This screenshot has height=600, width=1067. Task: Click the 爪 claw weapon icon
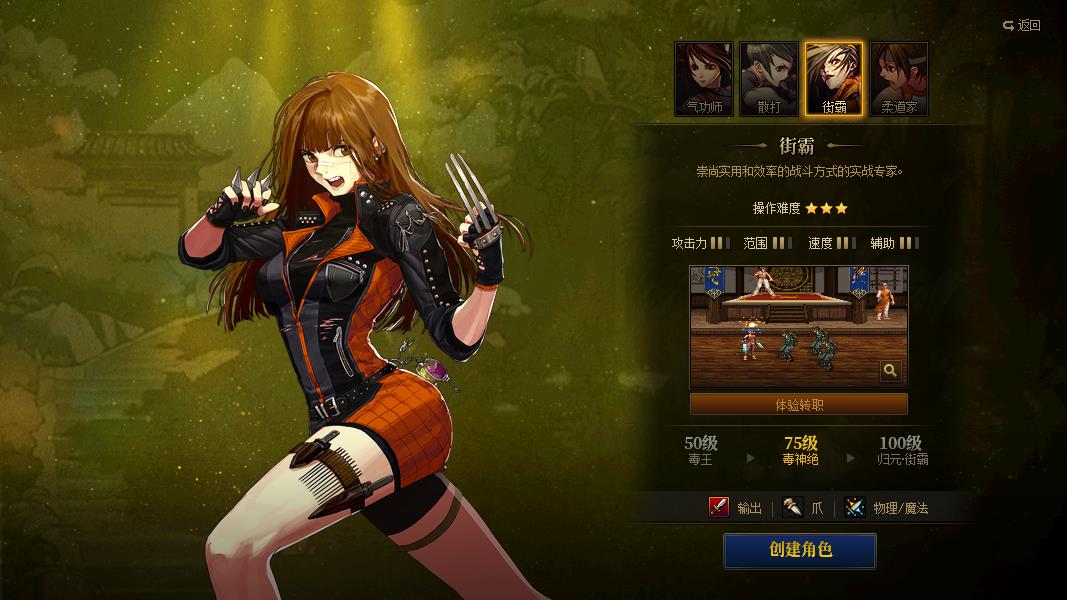click(x=793, y=508)
